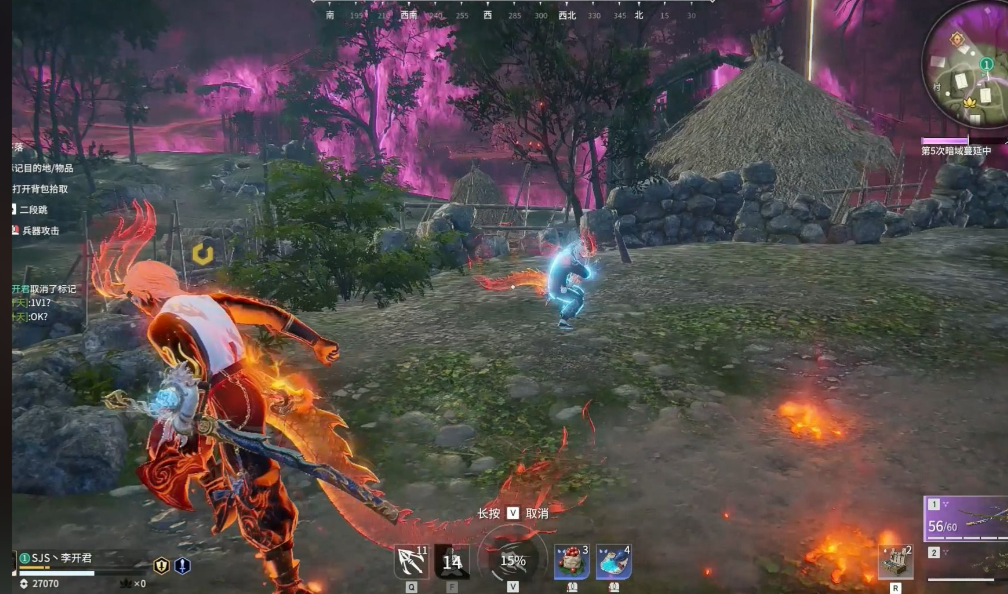Screen dimensions: 1008x594
Task: Select the grappling hook skill icon
Action: click(411, 562)
